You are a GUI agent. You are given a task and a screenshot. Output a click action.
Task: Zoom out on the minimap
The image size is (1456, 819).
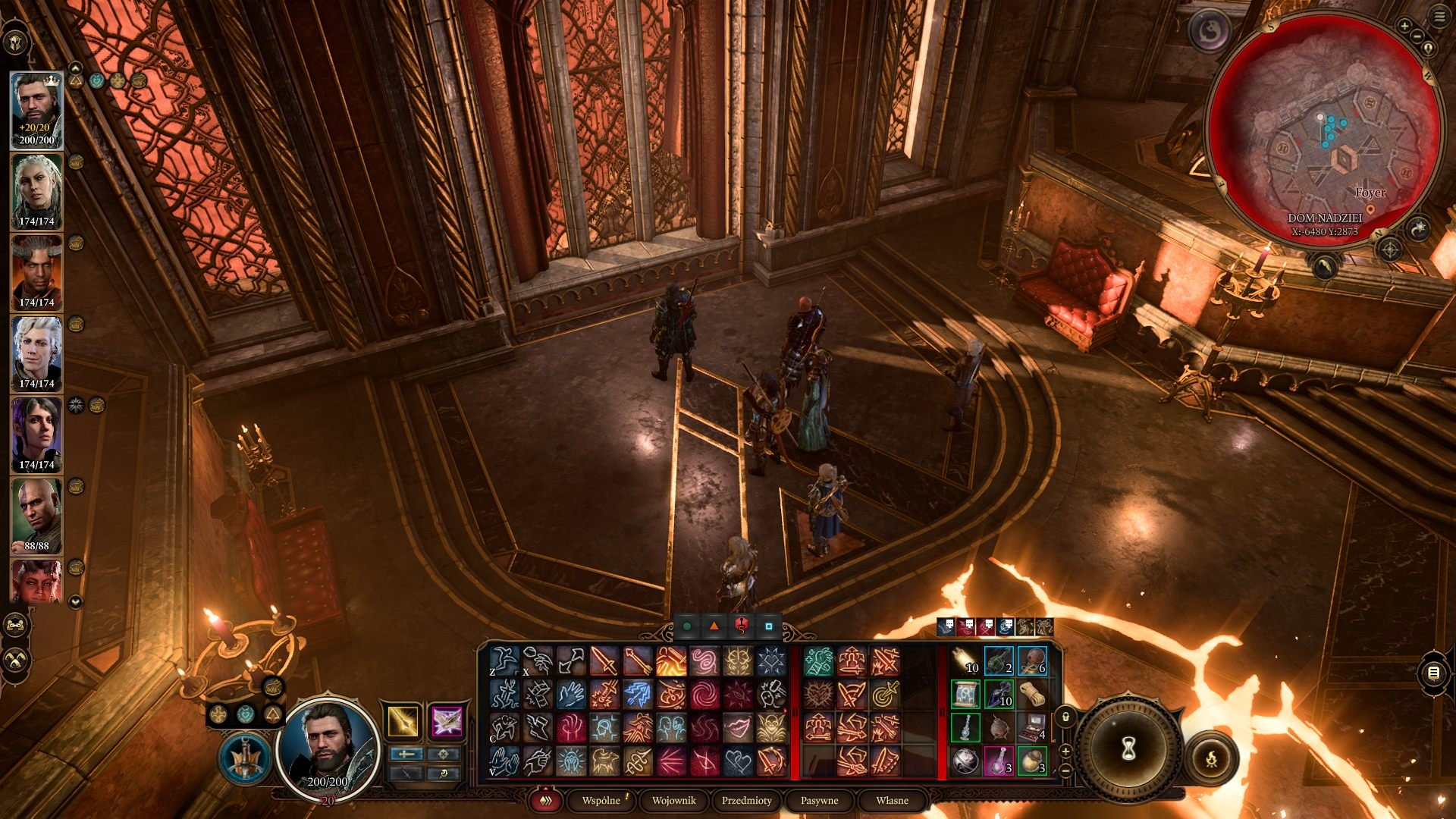1417,36
